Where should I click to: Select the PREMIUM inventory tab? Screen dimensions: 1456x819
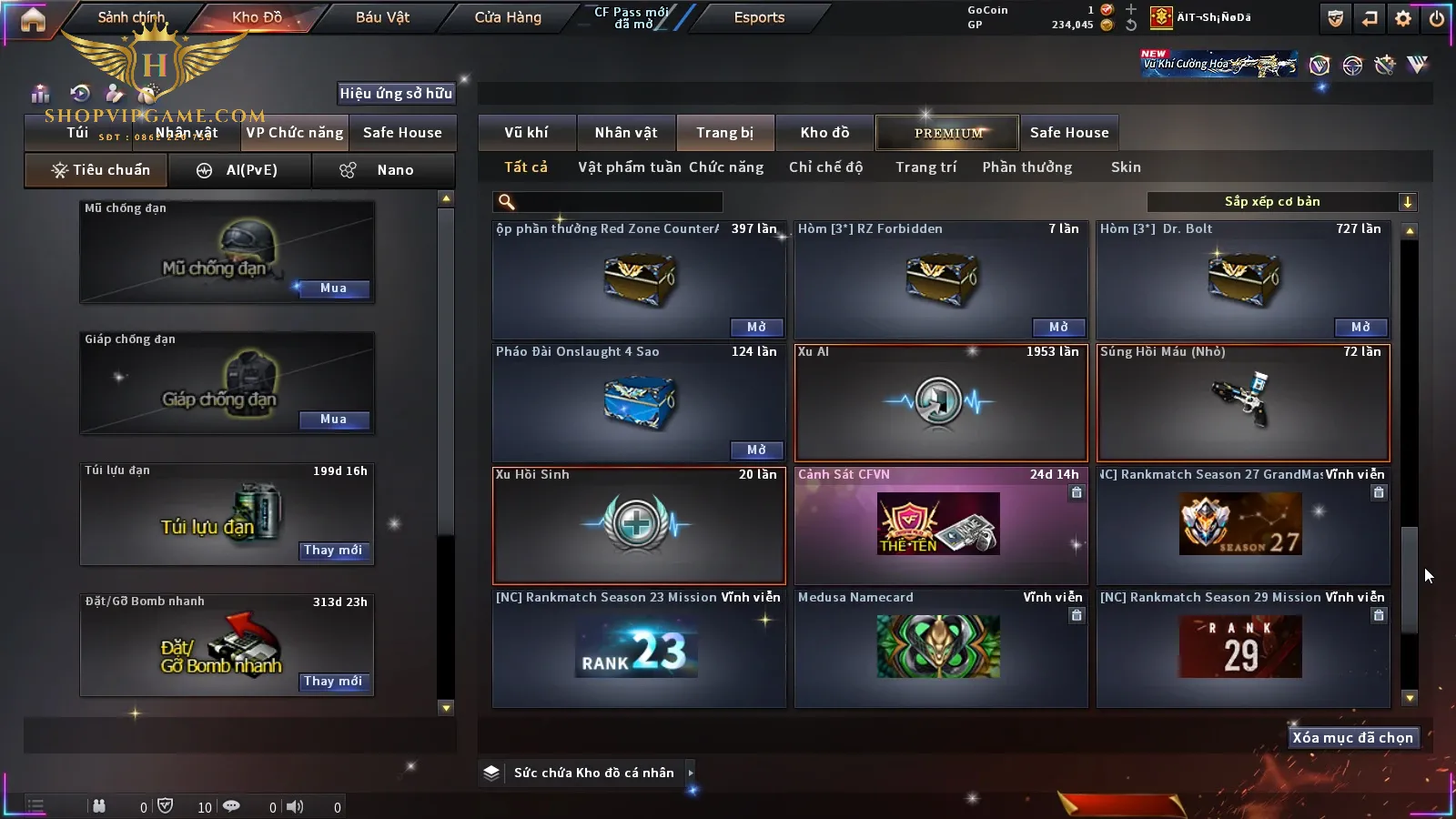[948, 133]
